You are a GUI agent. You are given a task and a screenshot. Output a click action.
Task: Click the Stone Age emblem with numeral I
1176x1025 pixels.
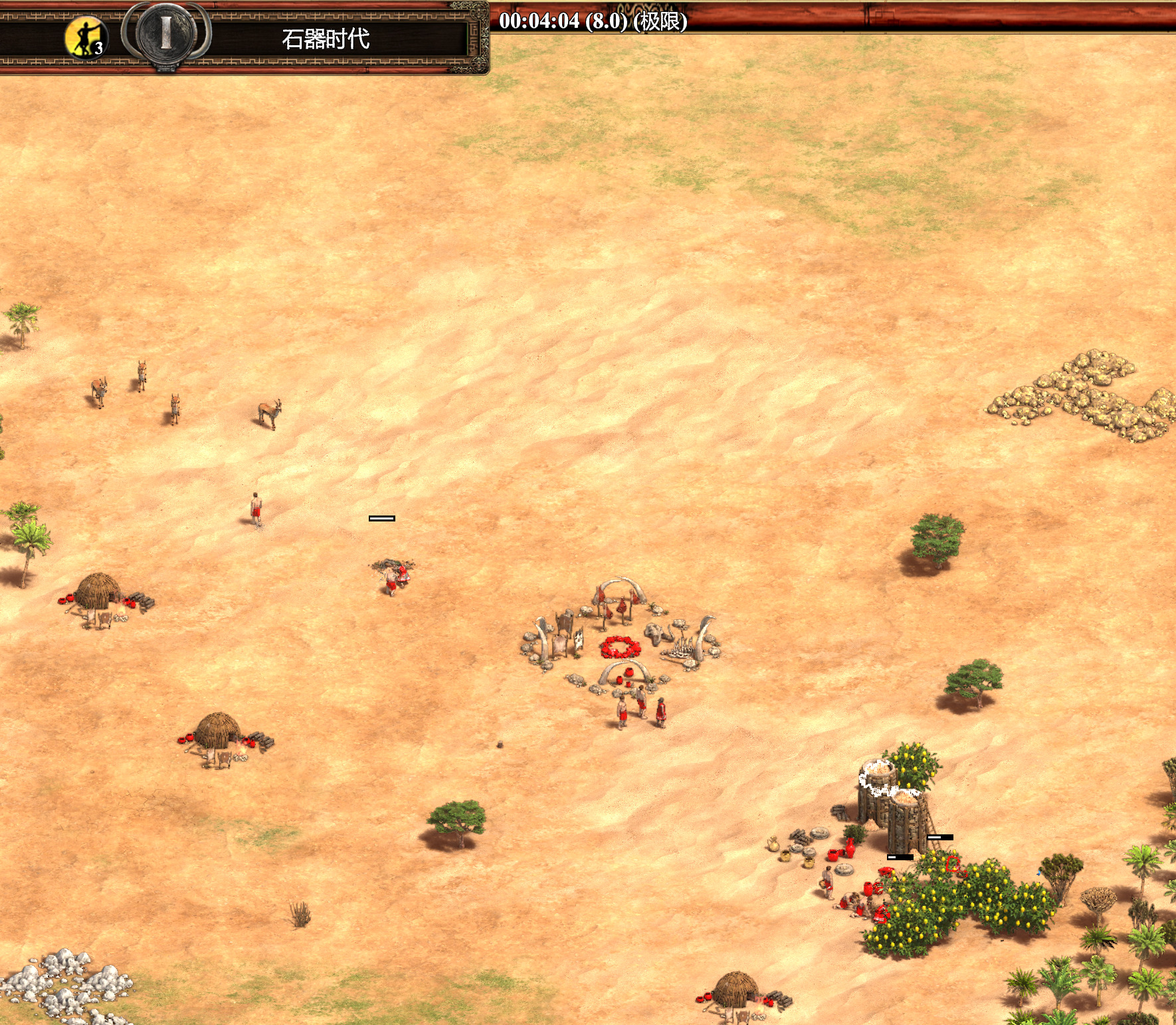click(165, 33)
